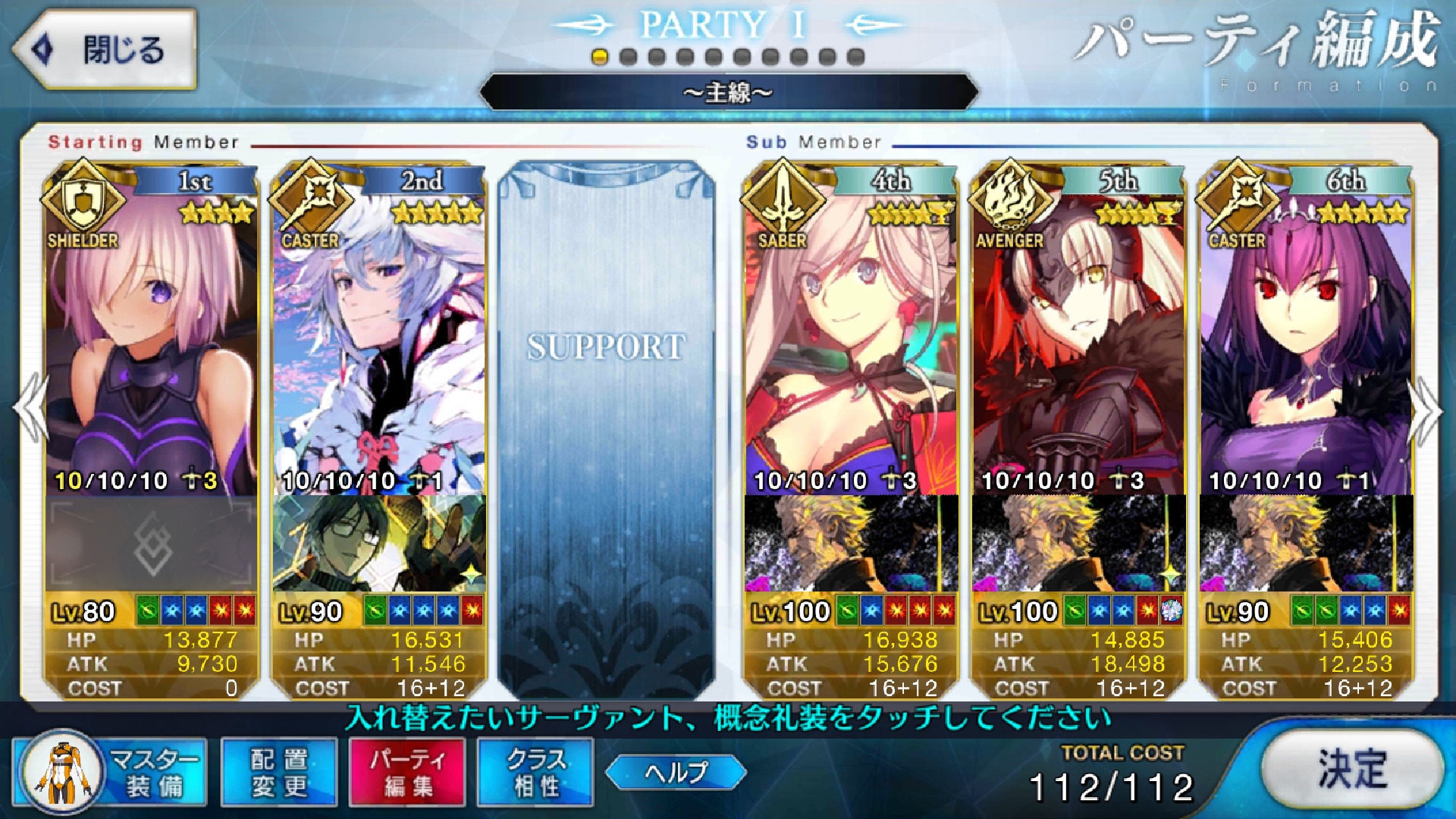Select the 6th slot Caster servant
The image size is (1456, 819).
click(1306, 341)
